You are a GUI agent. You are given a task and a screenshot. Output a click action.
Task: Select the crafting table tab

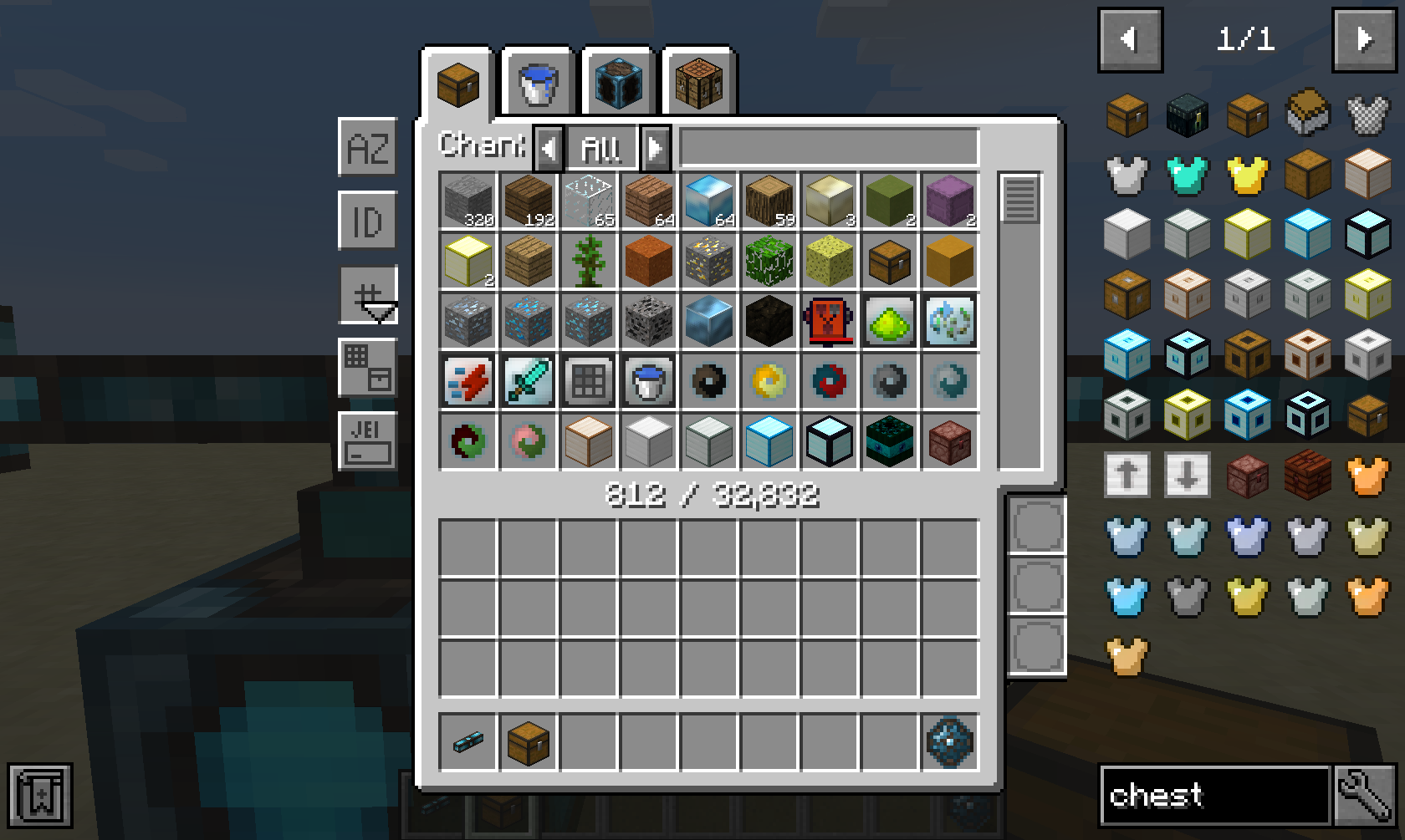point(699,84)
